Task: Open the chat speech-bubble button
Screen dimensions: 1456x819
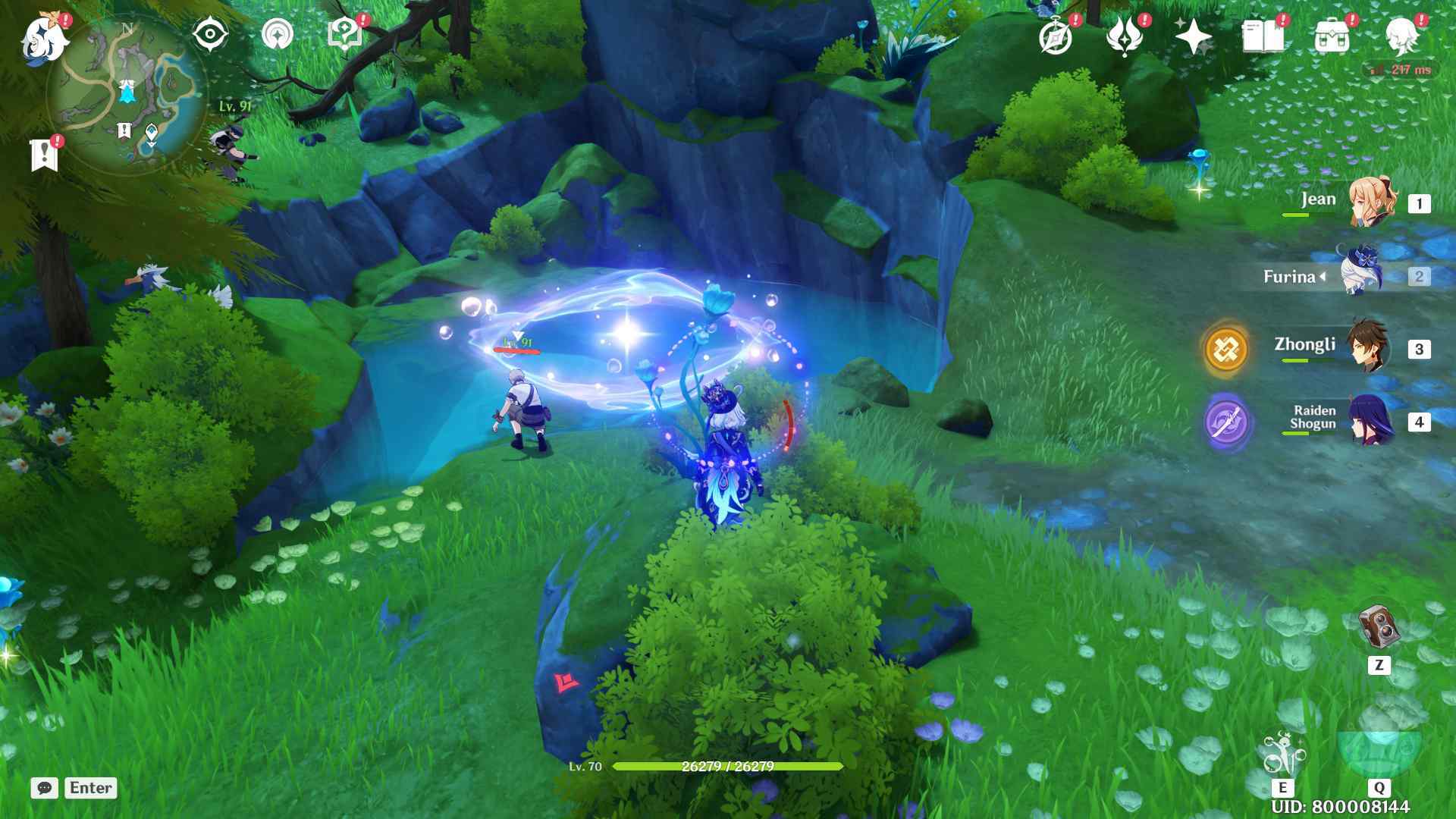Action: coord(45,788)
